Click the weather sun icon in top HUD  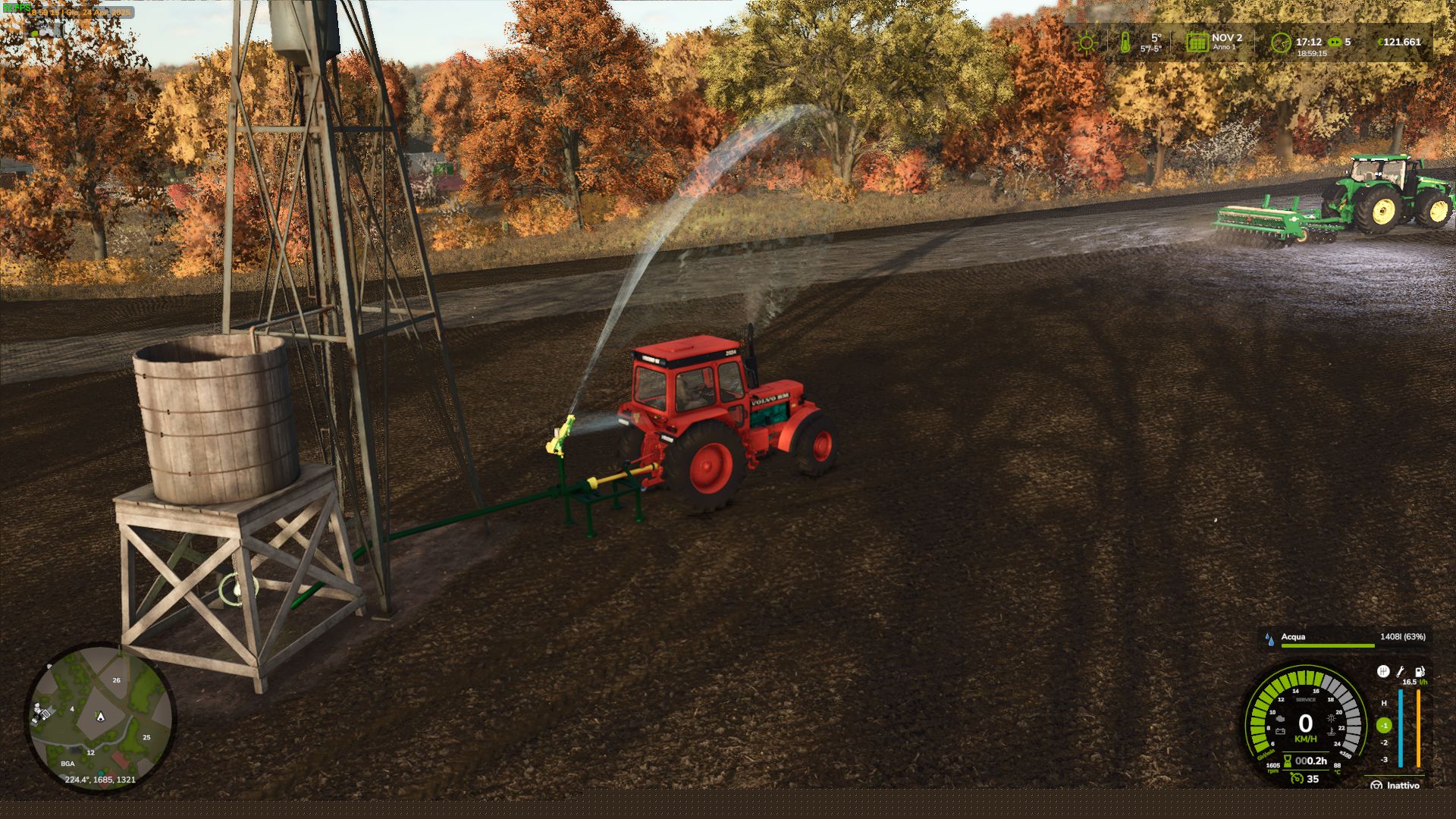(x=1086, y=42)
